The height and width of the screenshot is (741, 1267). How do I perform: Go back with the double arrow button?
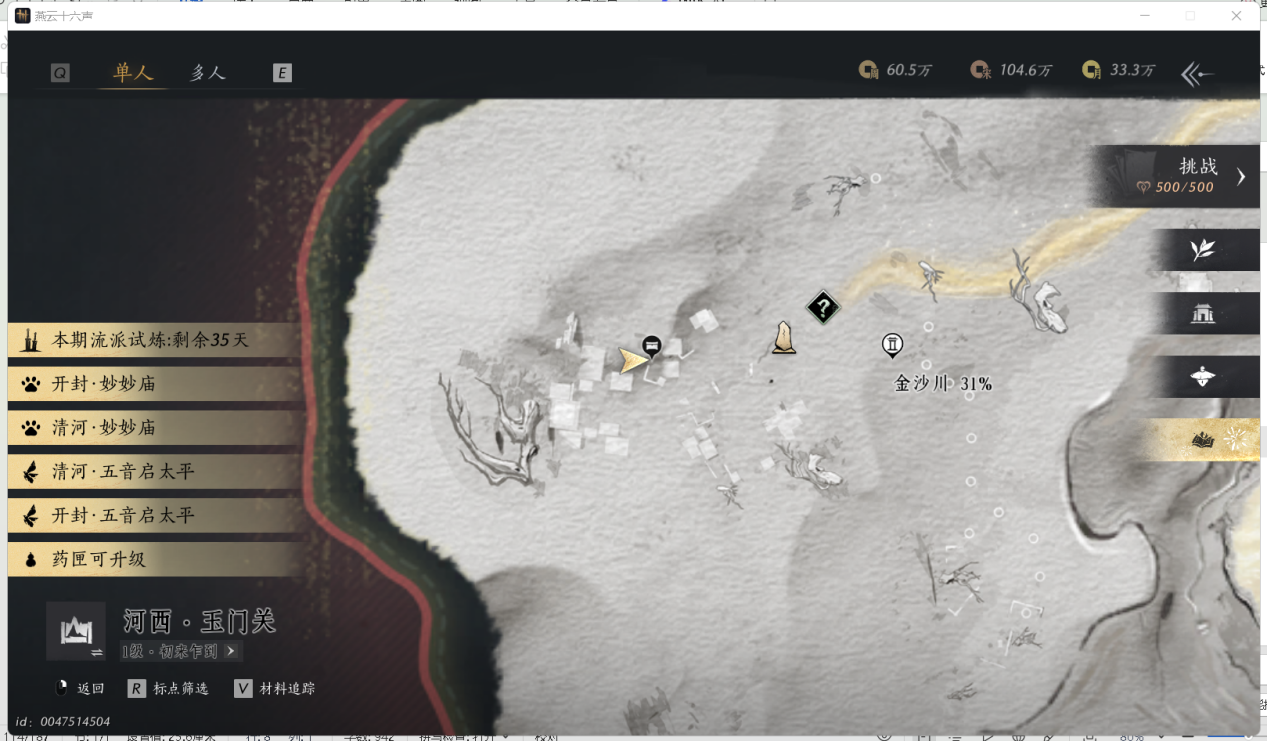point(1197,74)
